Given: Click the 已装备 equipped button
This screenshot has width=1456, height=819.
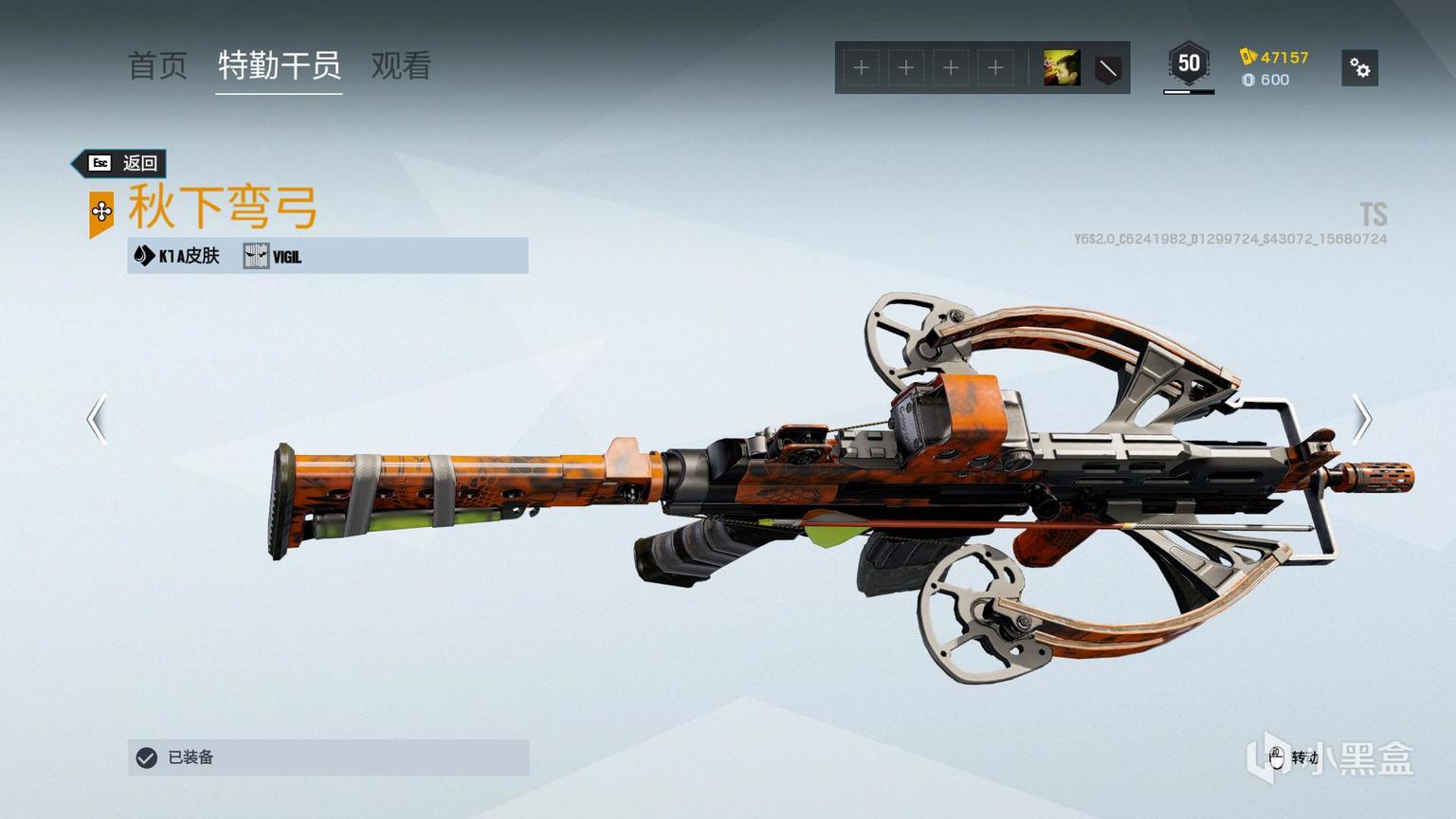Looking at the screenshot, I should coord(328,757).
